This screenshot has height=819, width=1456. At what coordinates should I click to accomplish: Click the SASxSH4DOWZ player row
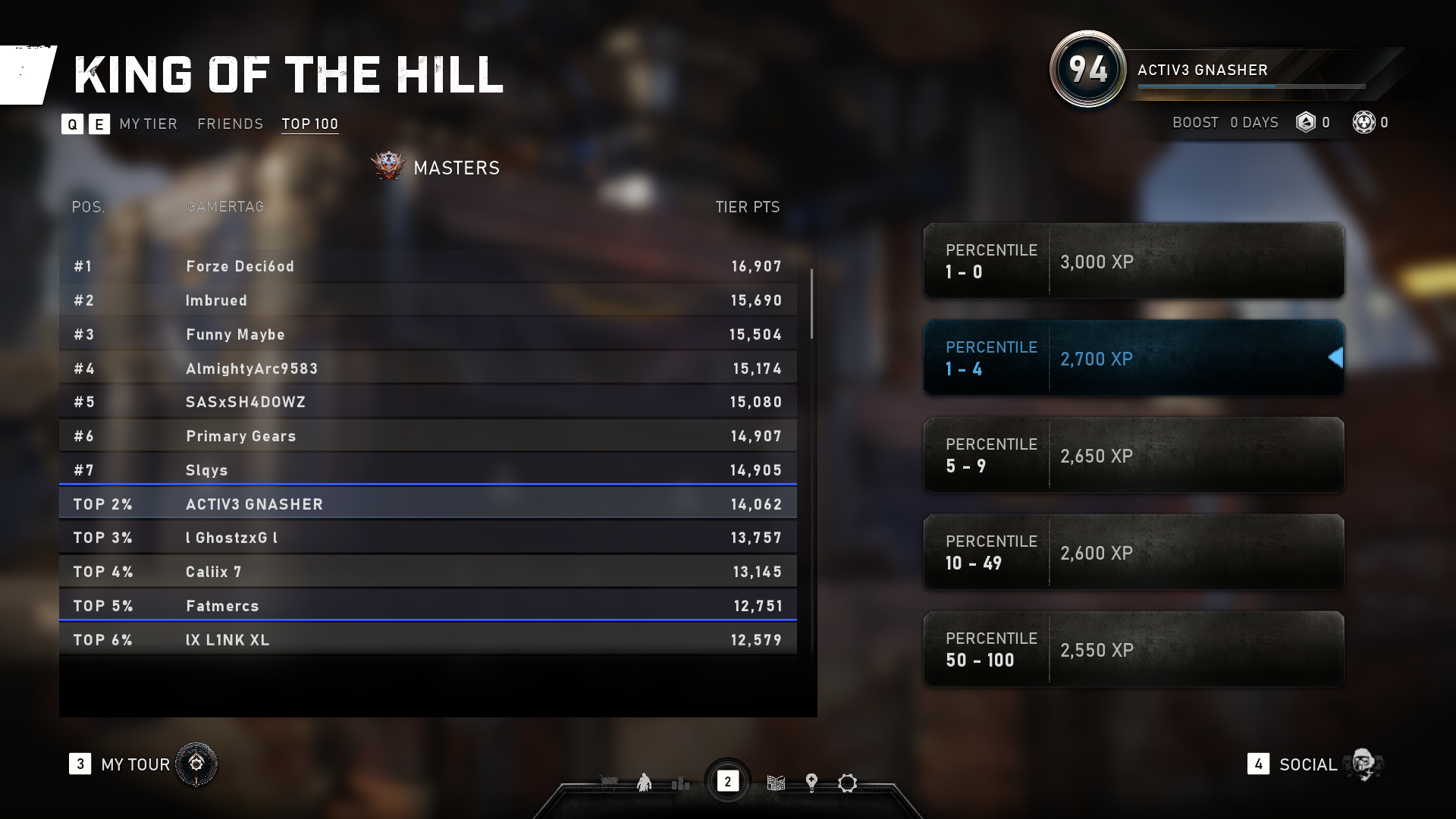click(428, 402)
